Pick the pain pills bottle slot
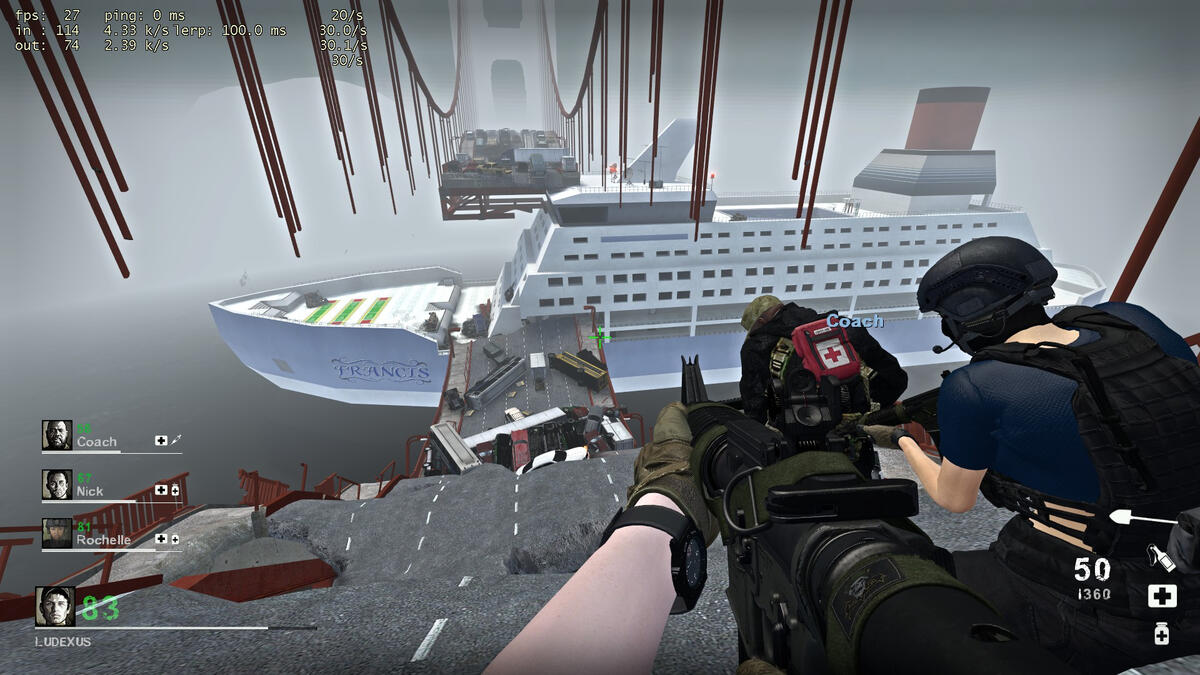 point(1161,633)
